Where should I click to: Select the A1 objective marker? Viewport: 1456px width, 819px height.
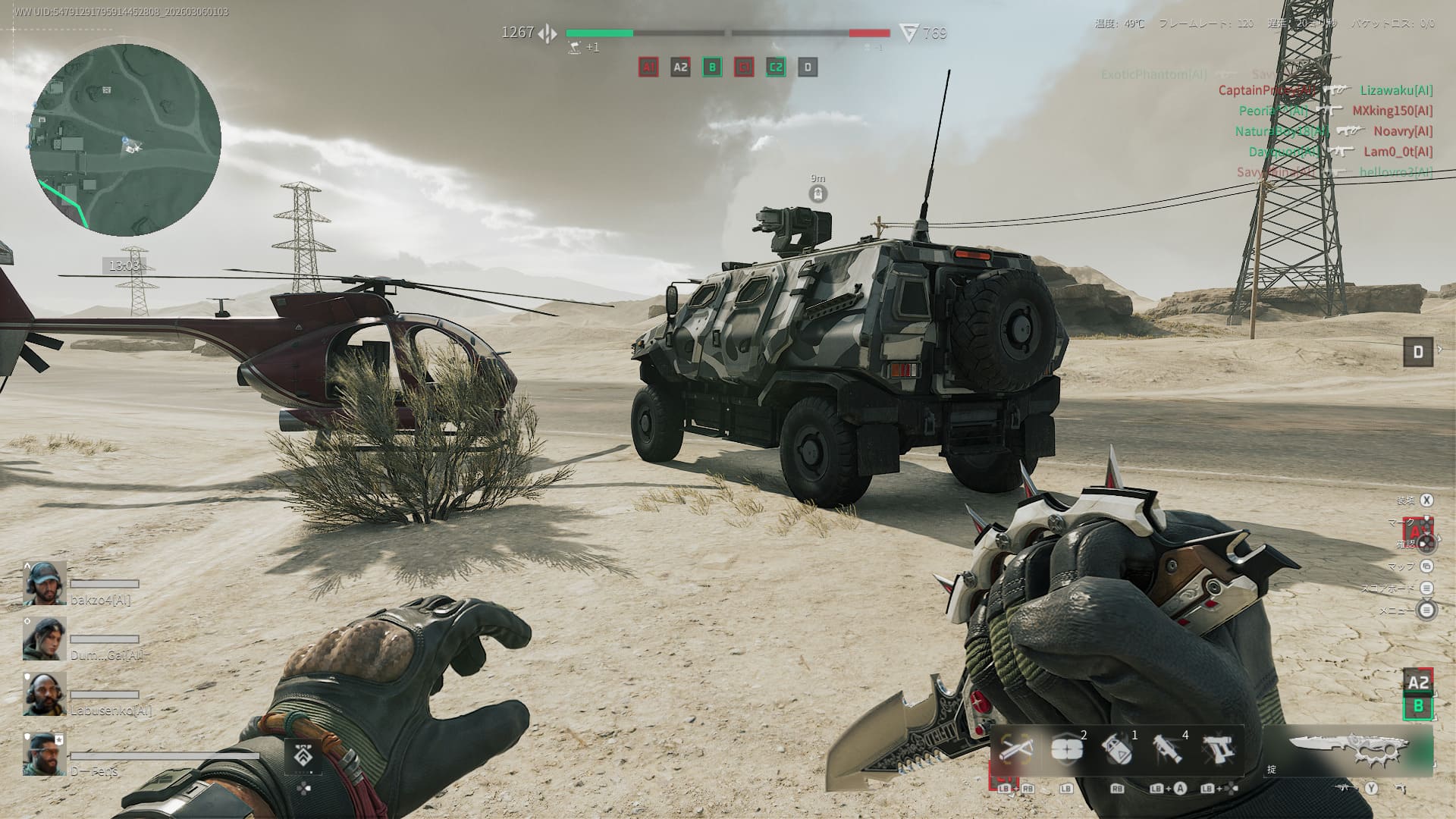click(x=648, y=67)
